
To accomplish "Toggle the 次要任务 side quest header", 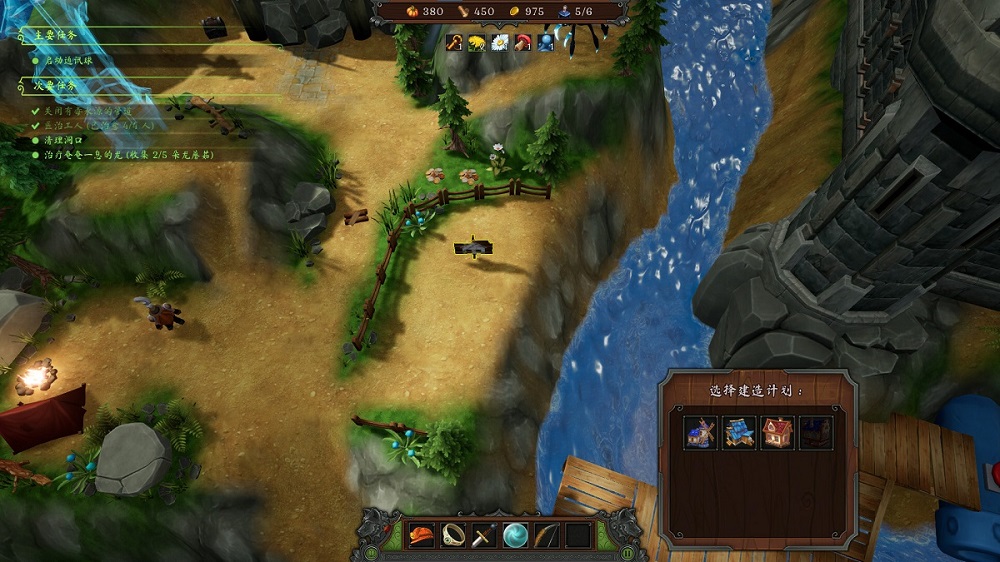I will (55, 86).
